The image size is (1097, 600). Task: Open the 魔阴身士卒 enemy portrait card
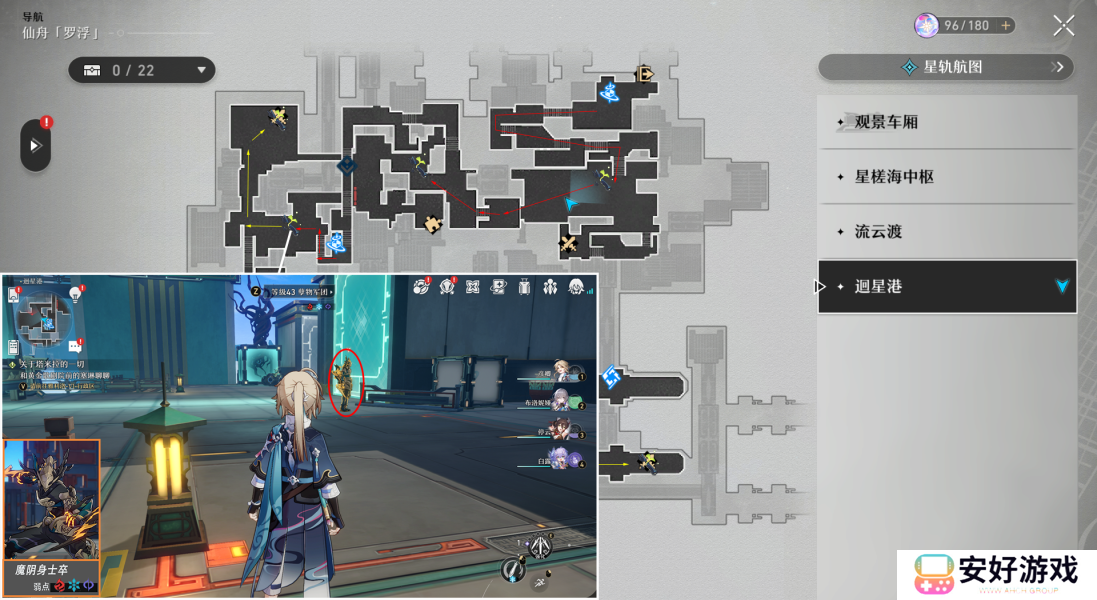(x=52, y=508)
